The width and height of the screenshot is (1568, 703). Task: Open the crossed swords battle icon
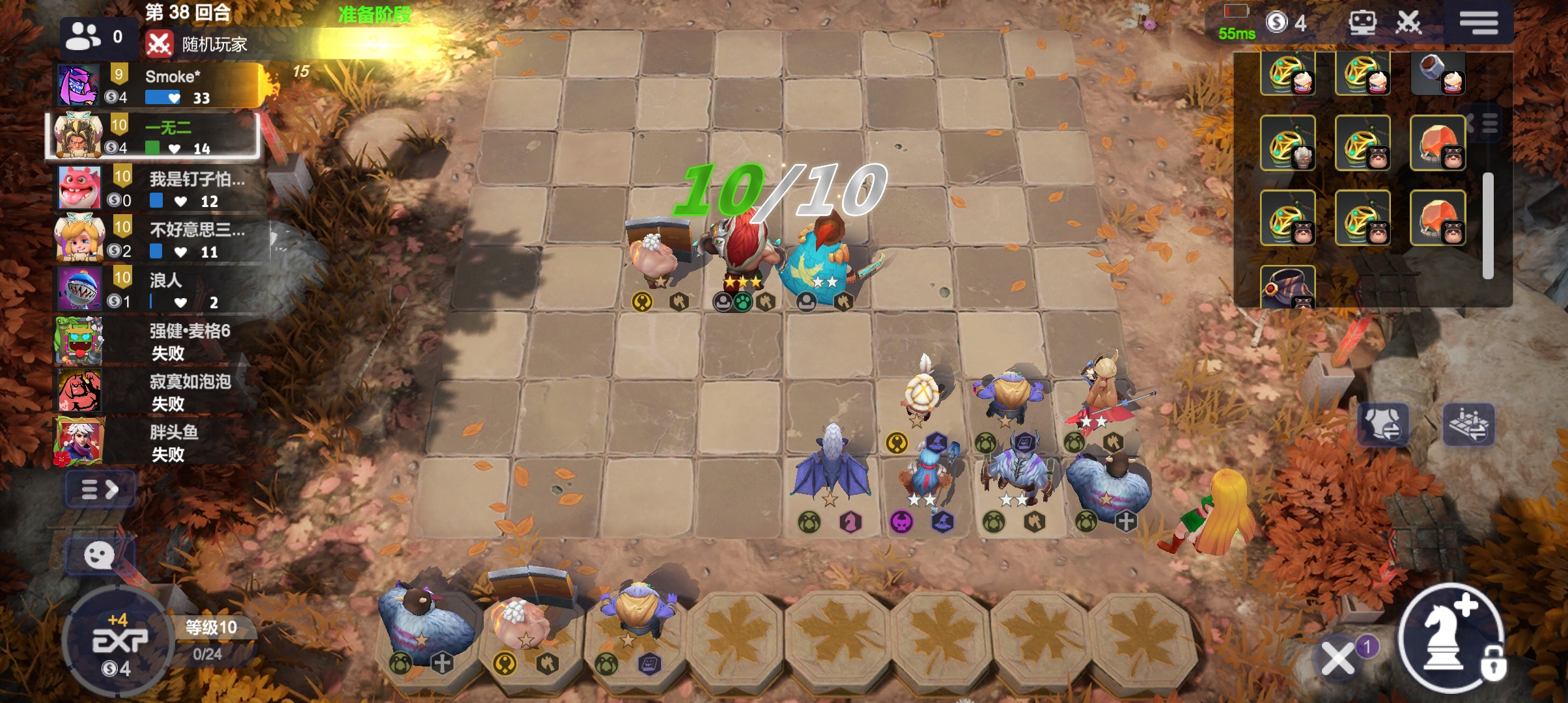pyautogui.click(x=1408, y=23)
